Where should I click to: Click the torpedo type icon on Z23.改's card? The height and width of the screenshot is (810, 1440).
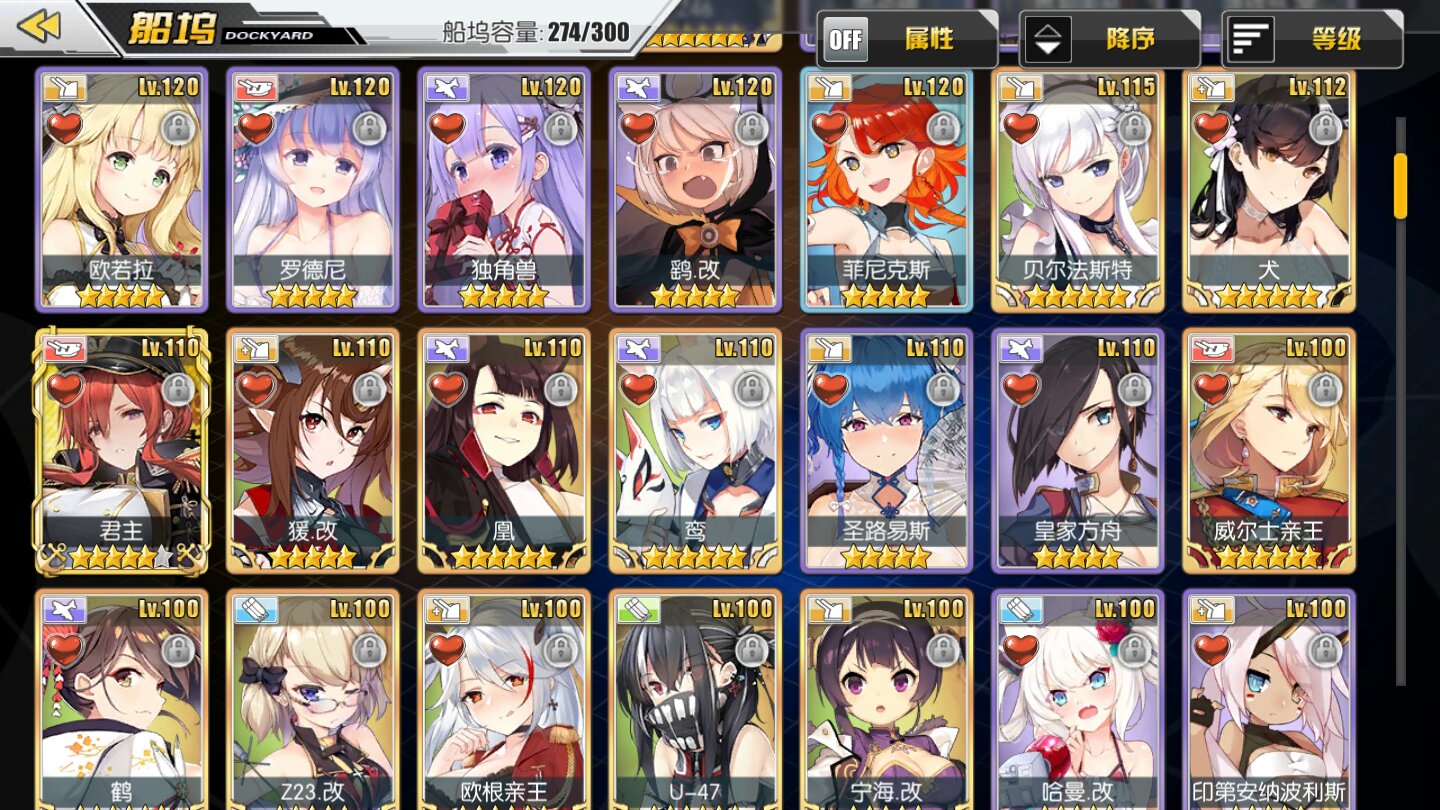pyautogui.click(x=255, y=607)
